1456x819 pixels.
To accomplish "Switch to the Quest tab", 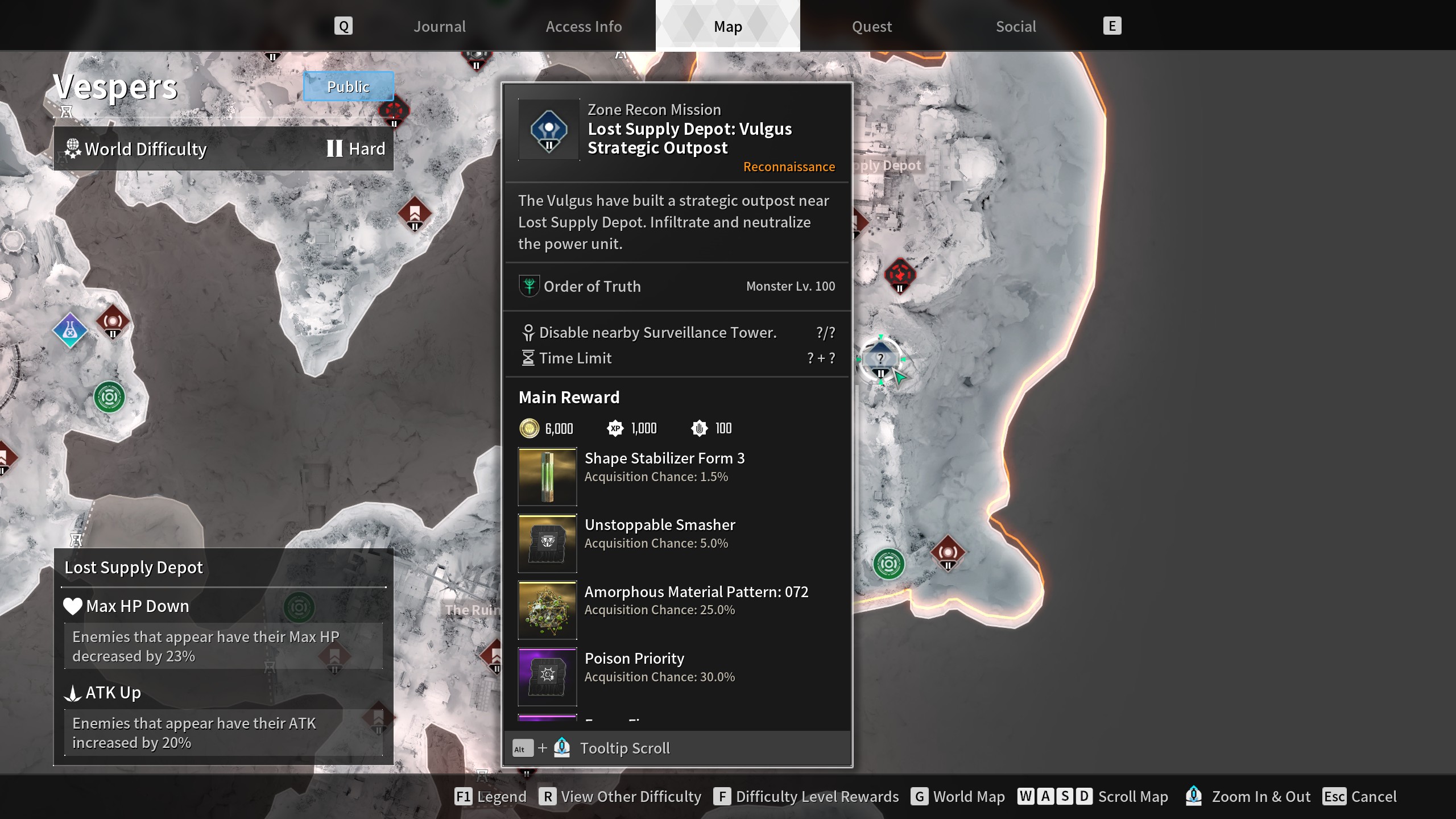I will tap(871, 26).
